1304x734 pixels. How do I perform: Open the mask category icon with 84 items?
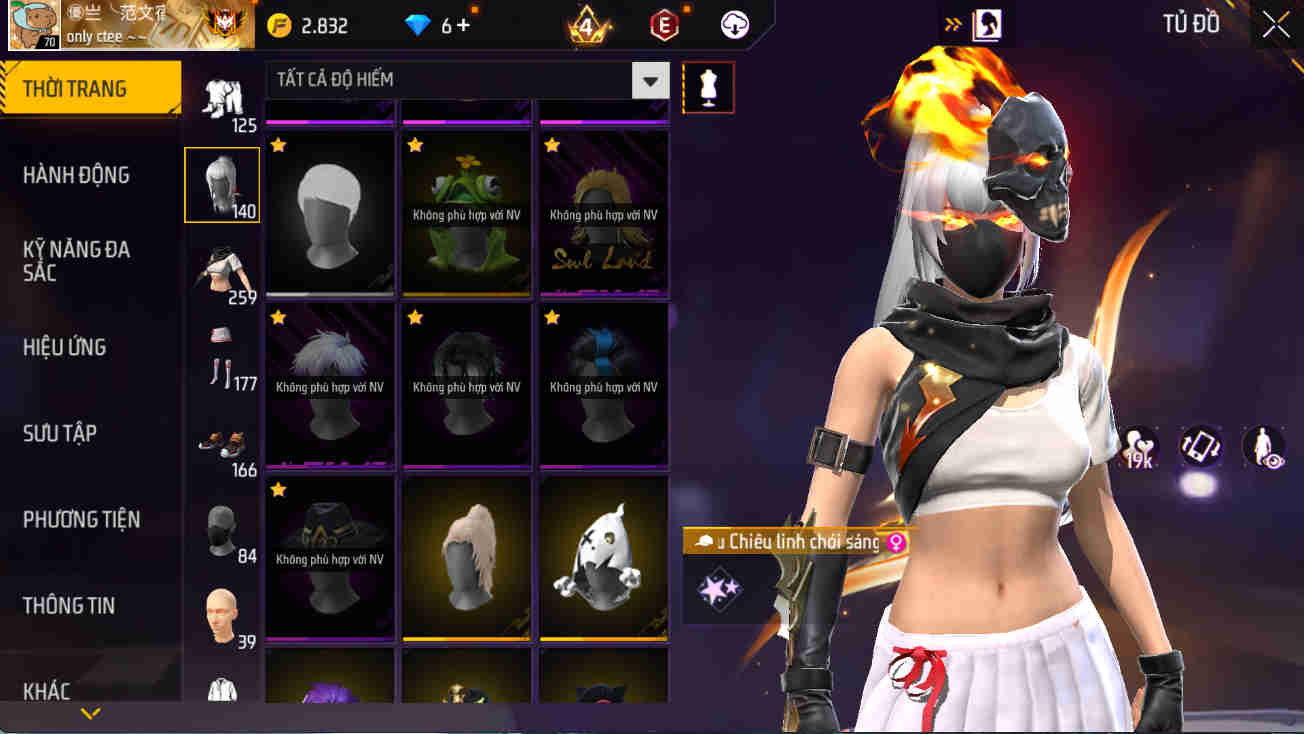(x=221, y=529)
